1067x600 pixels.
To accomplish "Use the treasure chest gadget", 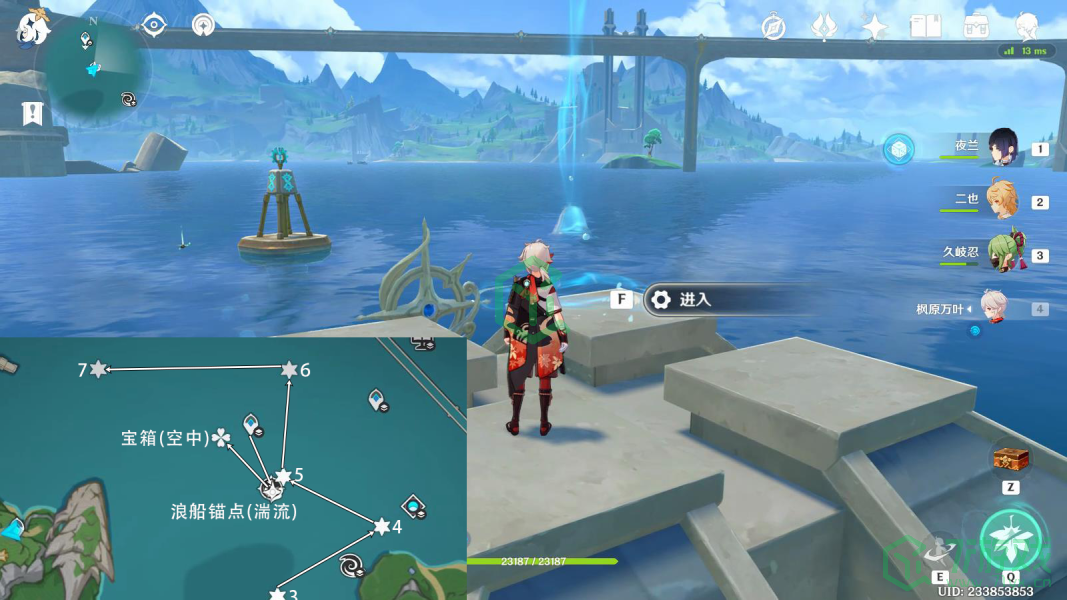I will [x=1010, y=460].
